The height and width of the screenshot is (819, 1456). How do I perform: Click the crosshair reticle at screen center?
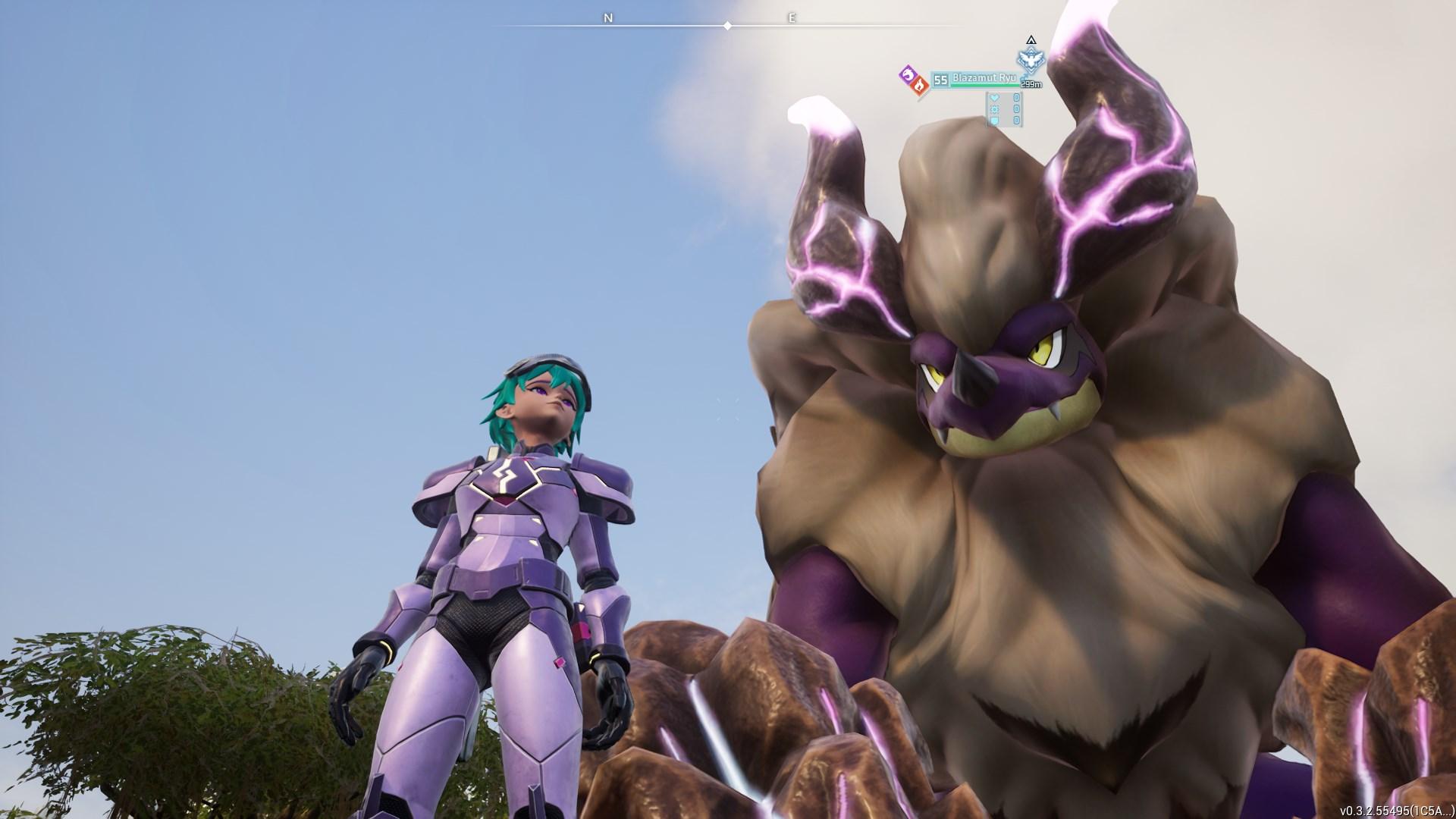click(728, 409)
